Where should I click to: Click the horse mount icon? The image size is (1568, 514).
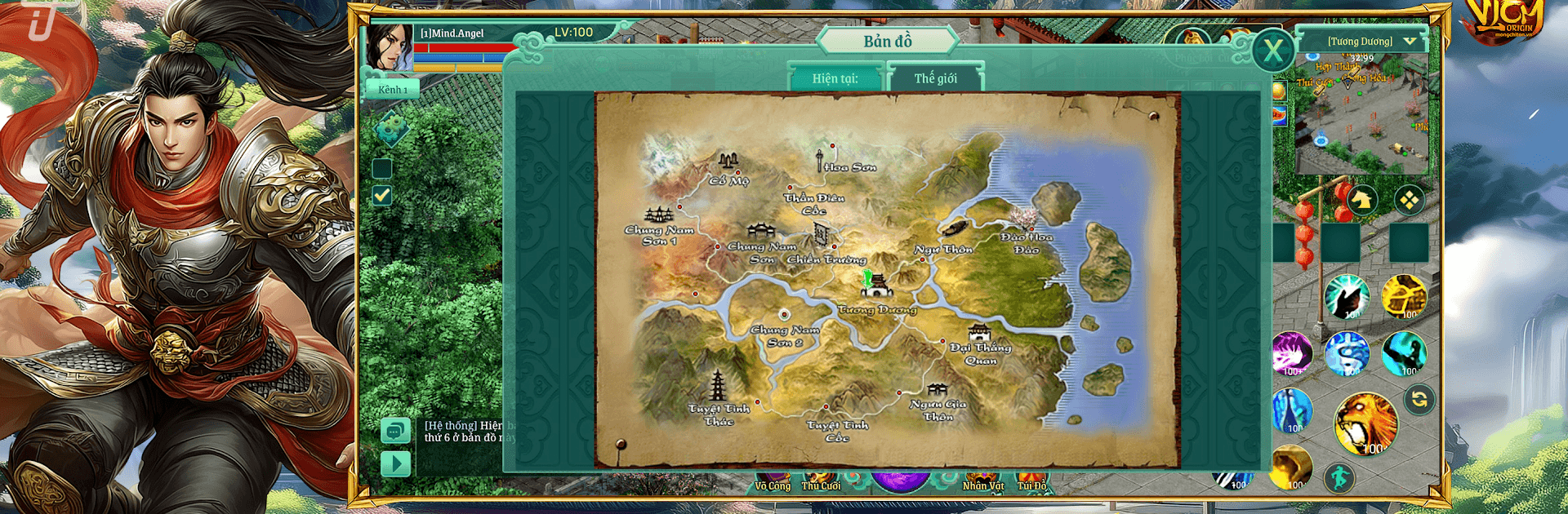(1361, 200)
